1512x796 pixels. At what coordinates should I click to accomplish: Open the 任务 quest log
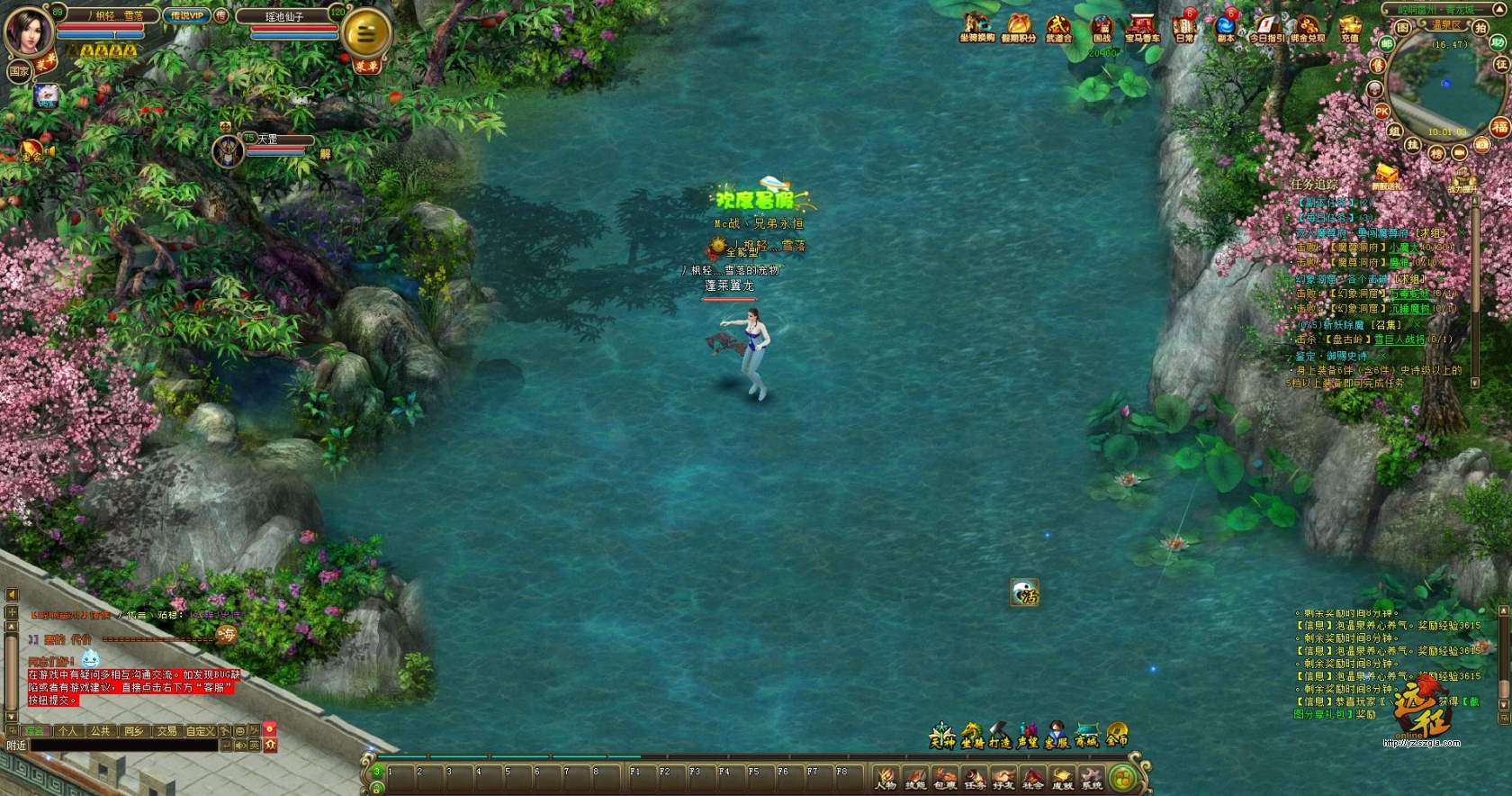click(975, 778)
